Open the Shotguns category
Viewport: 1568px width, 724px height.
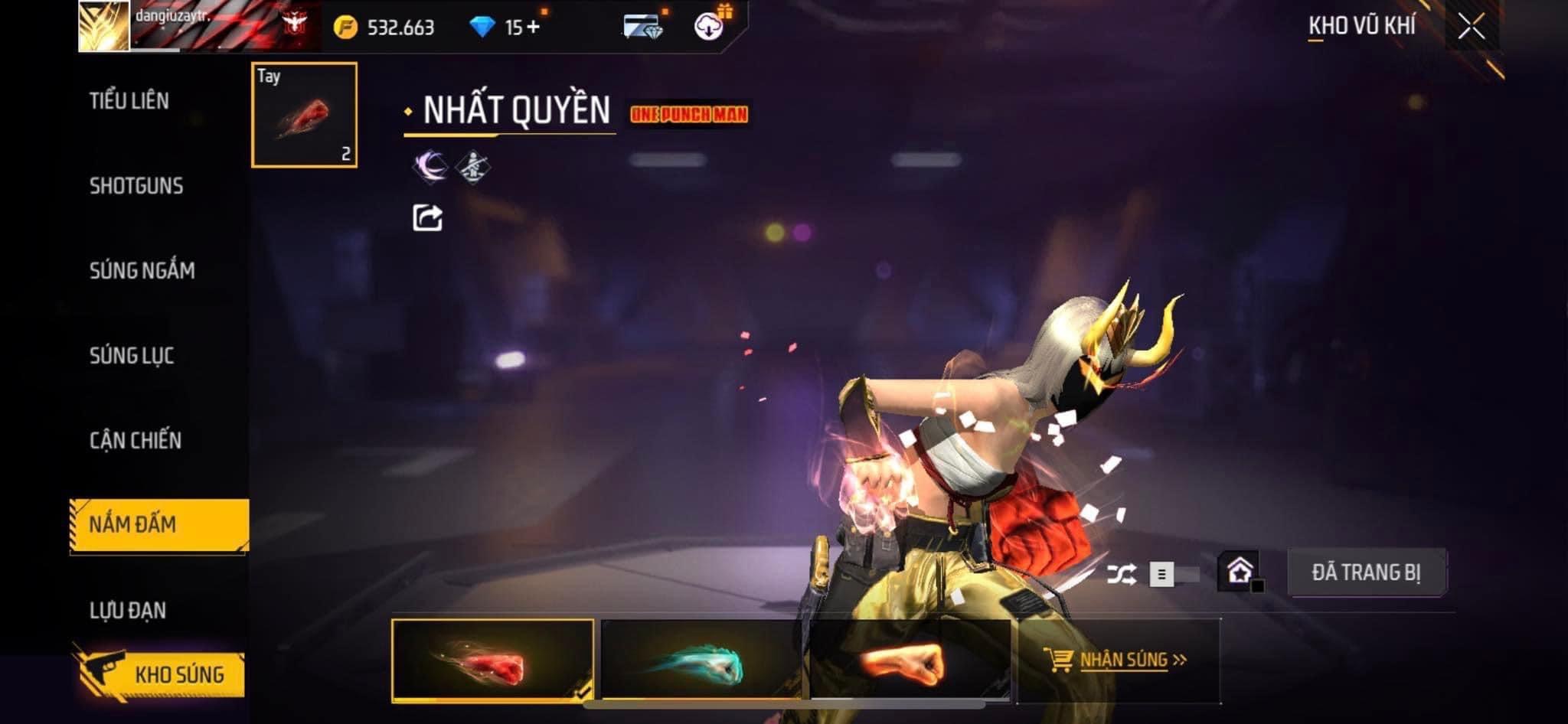pos(136,185)
